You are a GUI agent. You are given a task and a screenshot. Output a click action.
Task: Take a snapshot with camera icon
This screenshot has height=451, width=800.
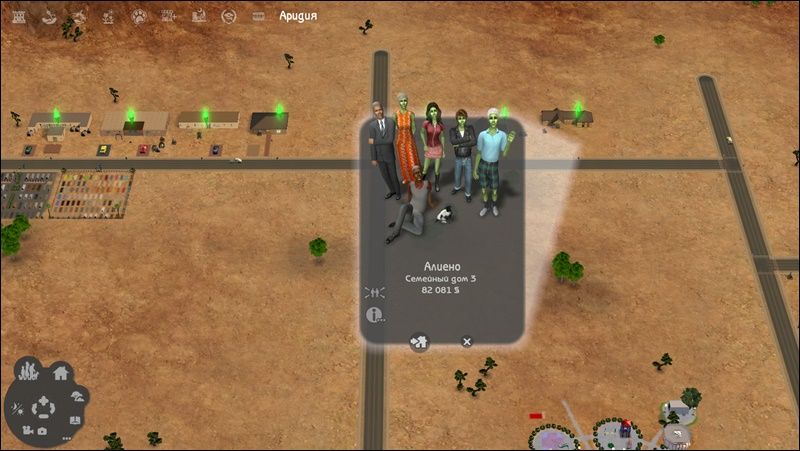42,432
